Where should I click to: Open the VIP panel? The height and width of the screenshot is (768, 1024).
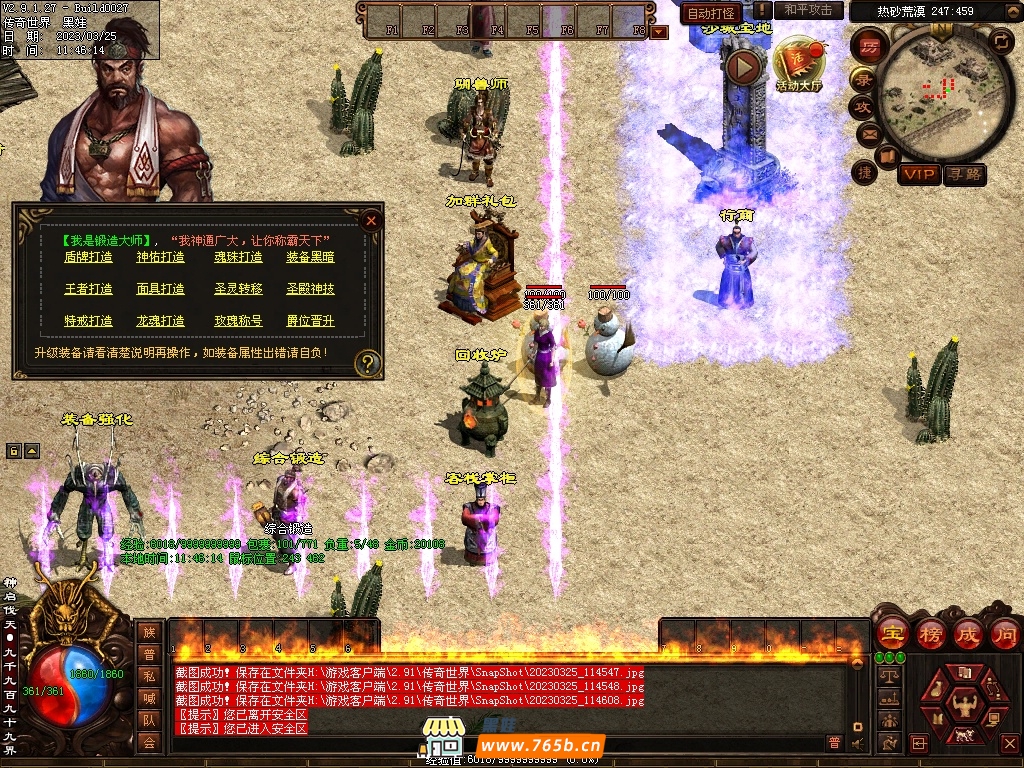click(x=918, y=175)
